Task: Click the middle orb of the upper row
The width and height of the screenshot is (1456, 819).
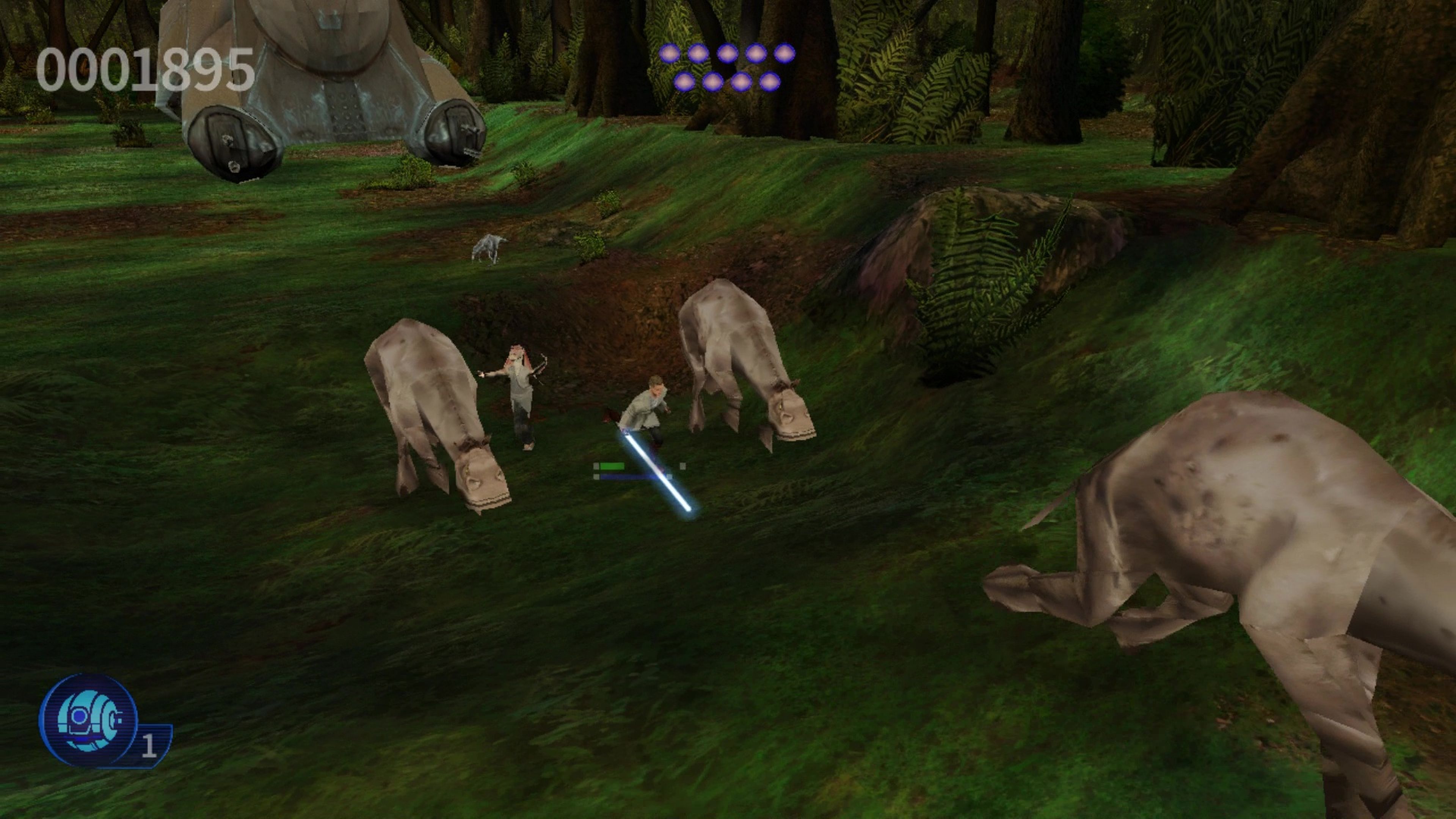Action: pyautogui.click(x=728, y=54)
